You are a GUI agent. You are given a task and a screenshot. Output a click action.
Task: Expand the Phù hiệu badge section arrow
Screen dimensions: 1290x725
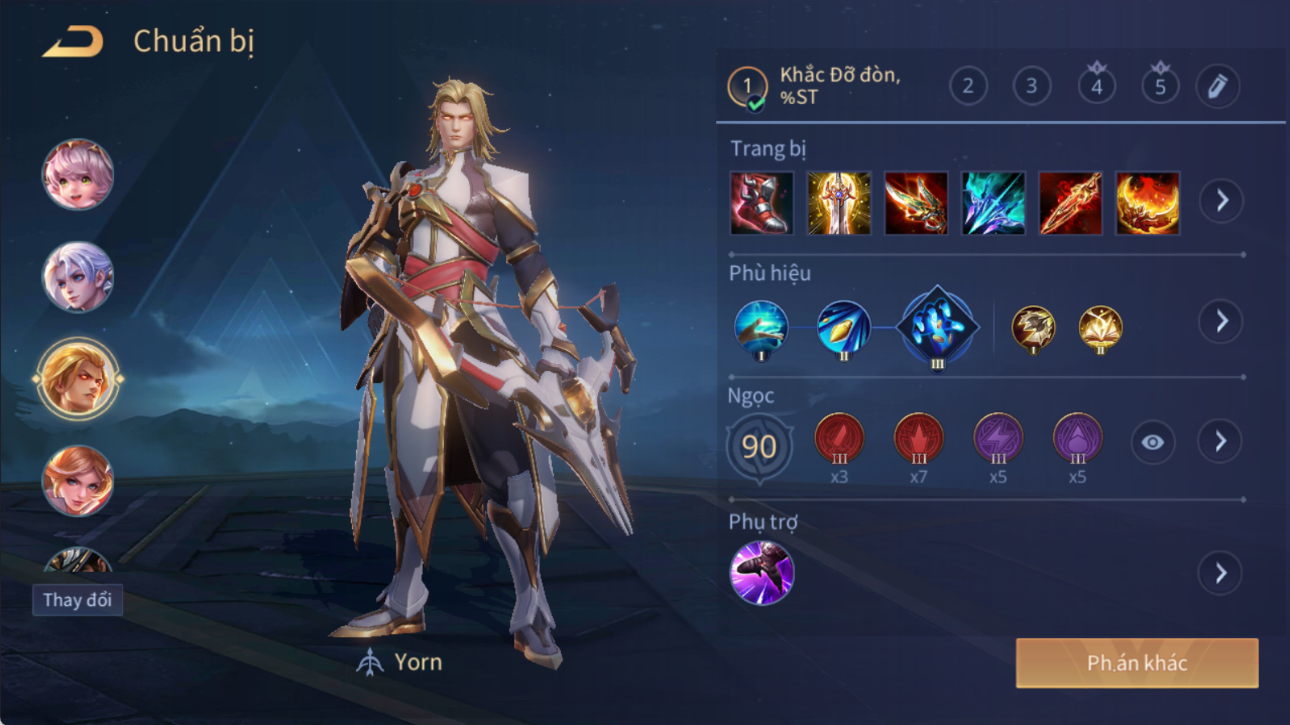1221,322
